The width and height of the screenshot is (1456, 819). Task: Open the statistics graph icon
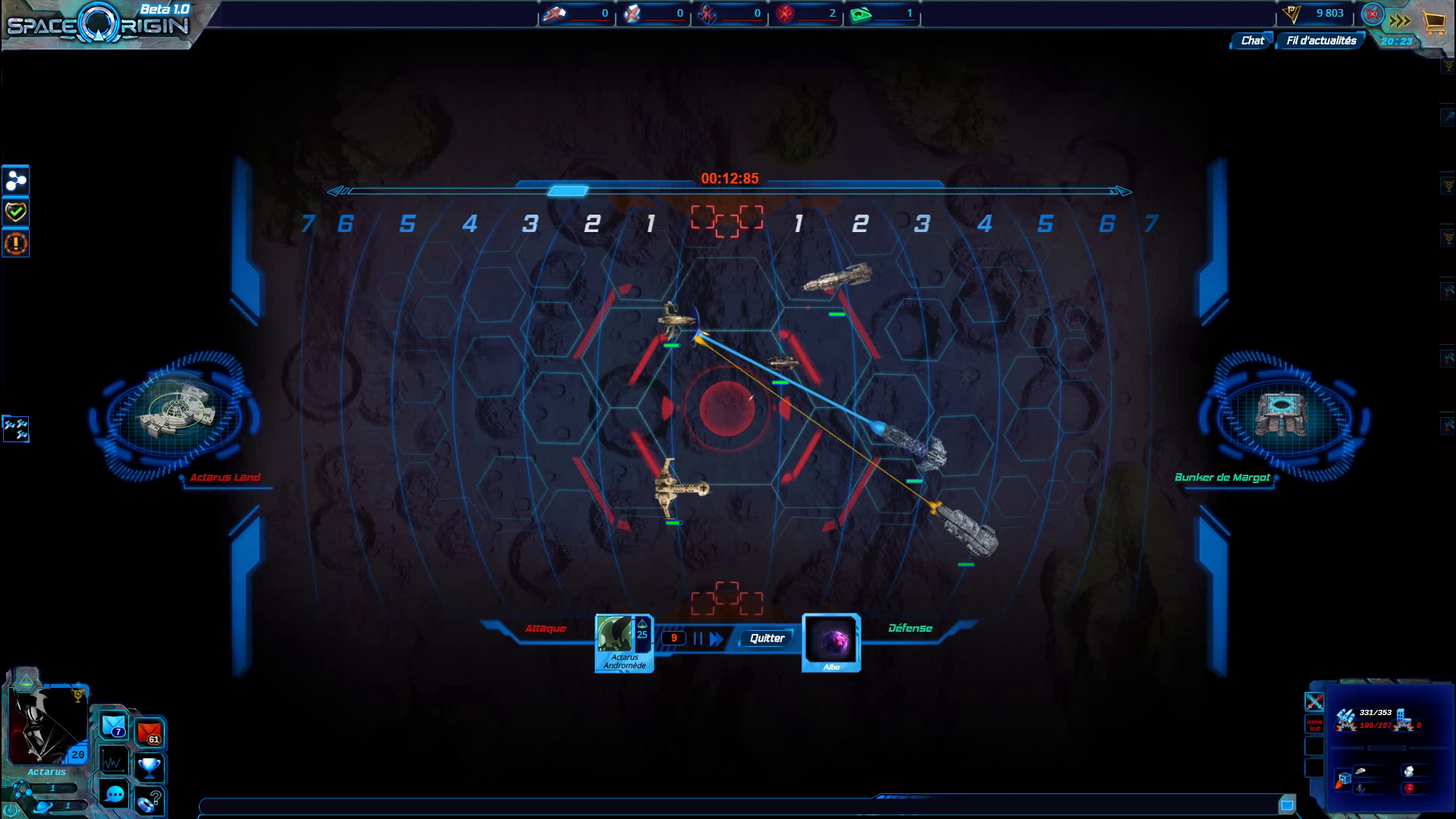click(114, 761)
